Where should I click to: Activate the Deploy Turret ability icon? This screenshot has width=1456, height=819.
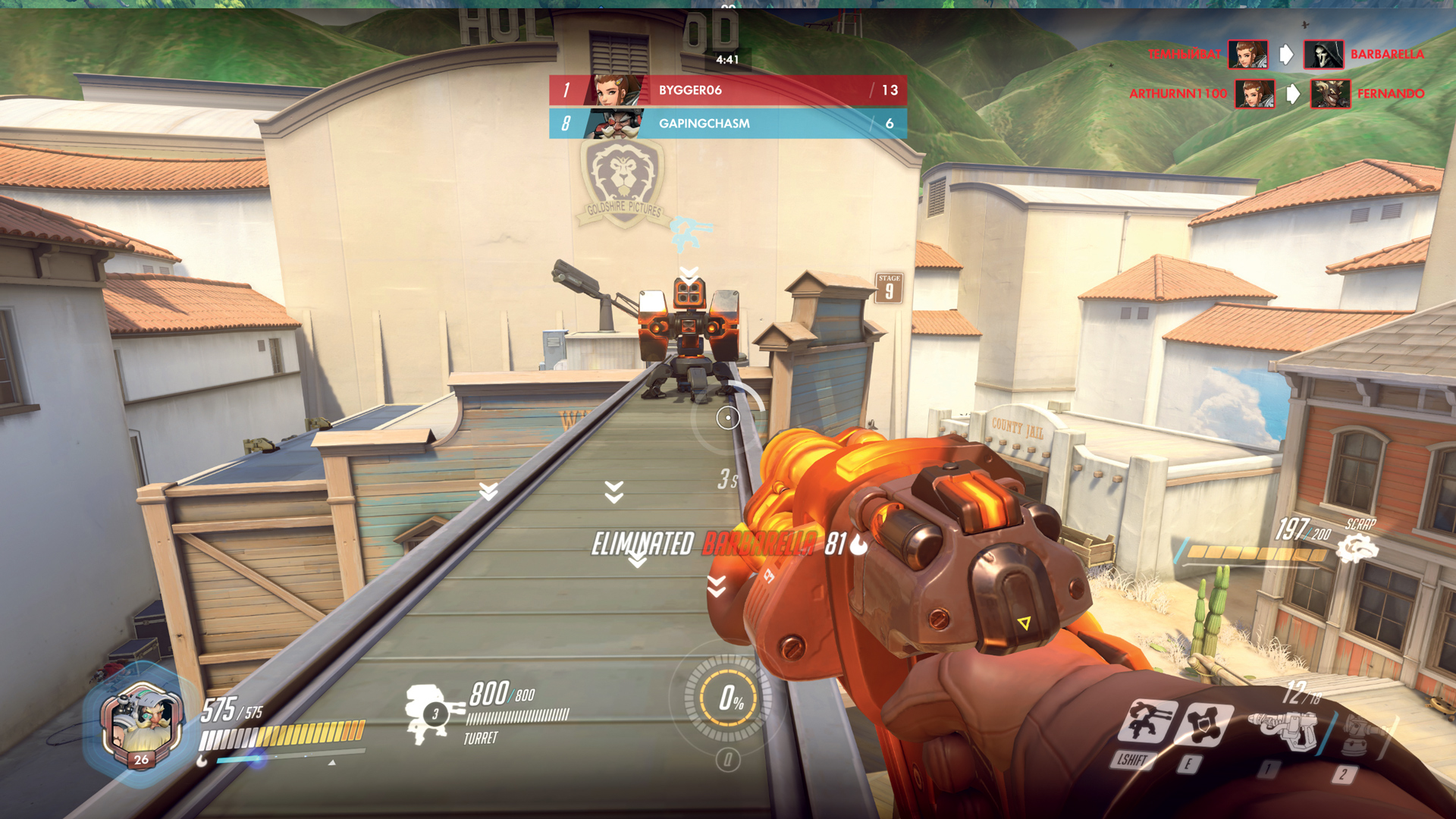click(x=1148, y=722)
